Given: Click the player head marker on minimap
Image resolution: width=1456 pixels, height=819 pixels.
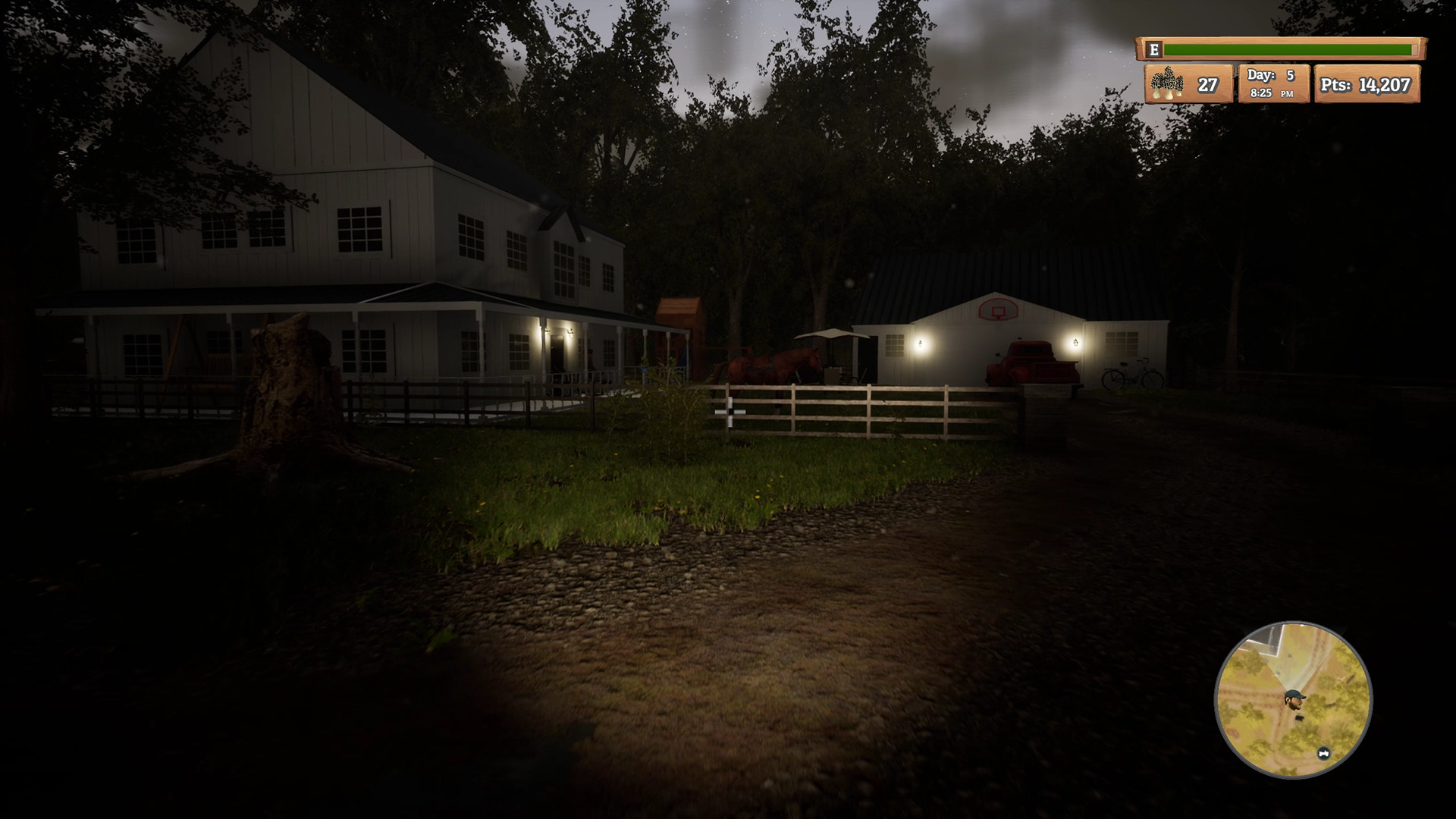Looking at the screenshot, I should [1294, 699].
